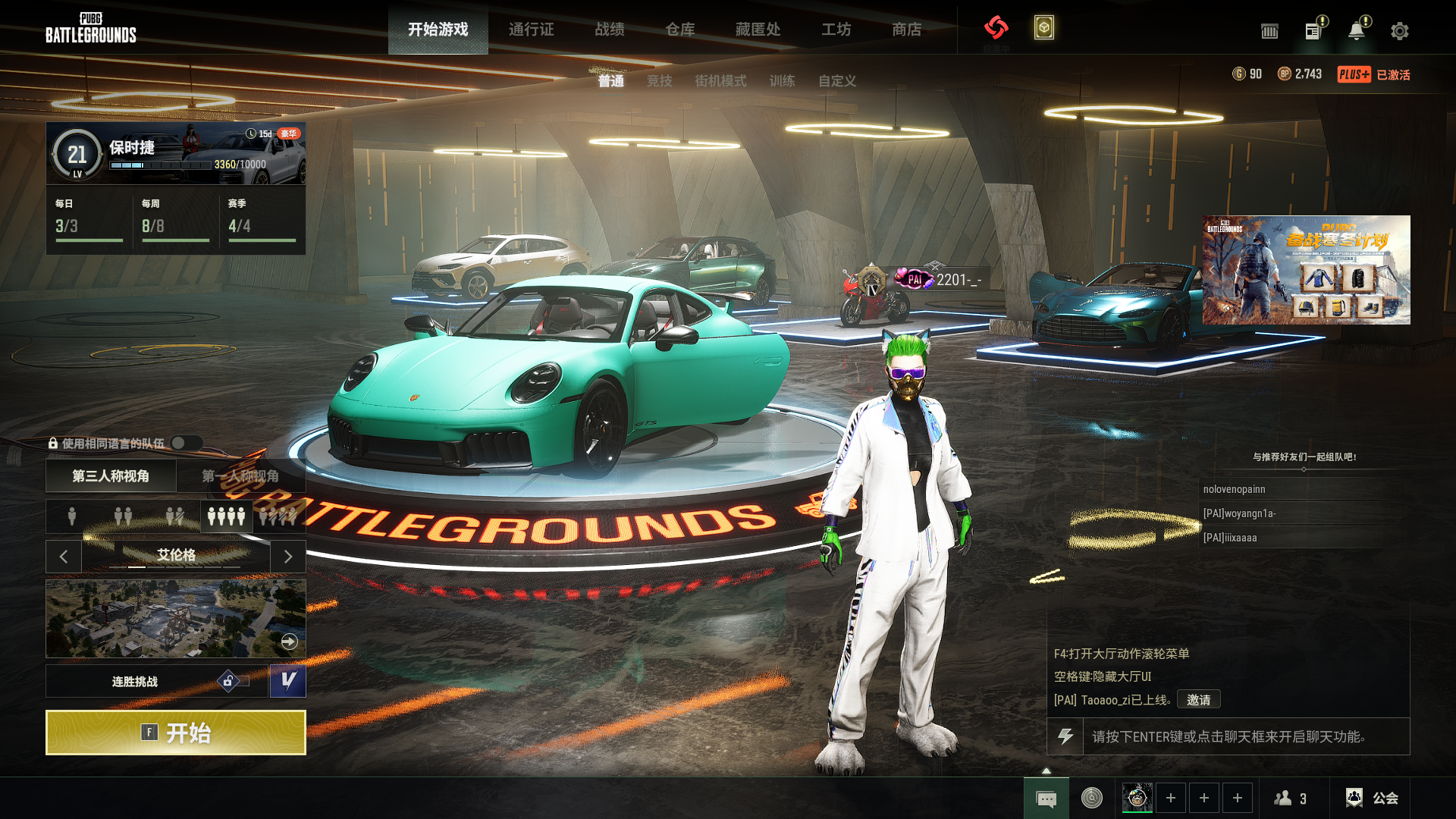This screenshot has height=819, width=1456.
Task: Check the notification bell
Action: [x=1356, y=31]
